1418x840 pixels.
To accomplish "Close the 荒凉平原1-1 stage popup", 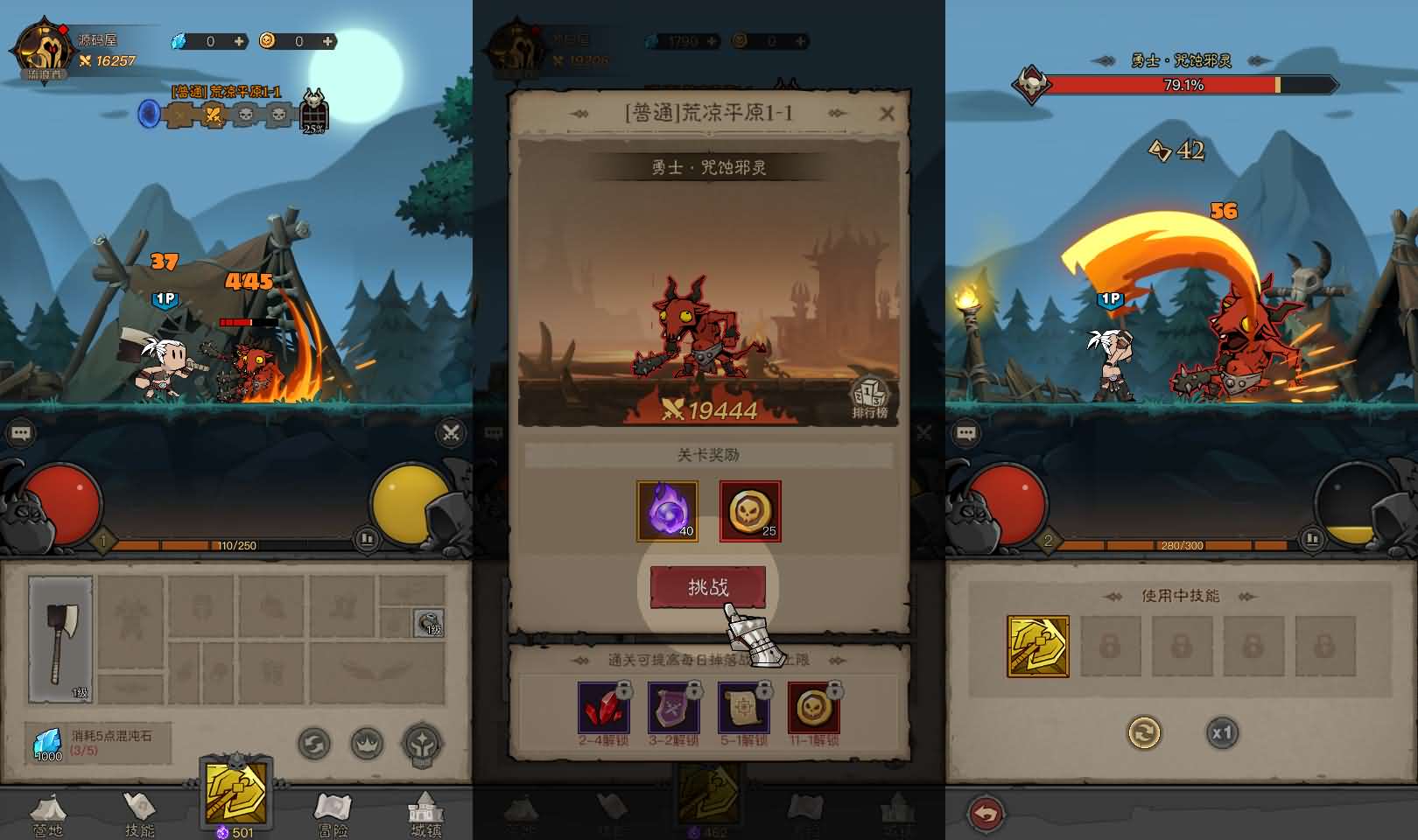I will (x=888, y=113).
